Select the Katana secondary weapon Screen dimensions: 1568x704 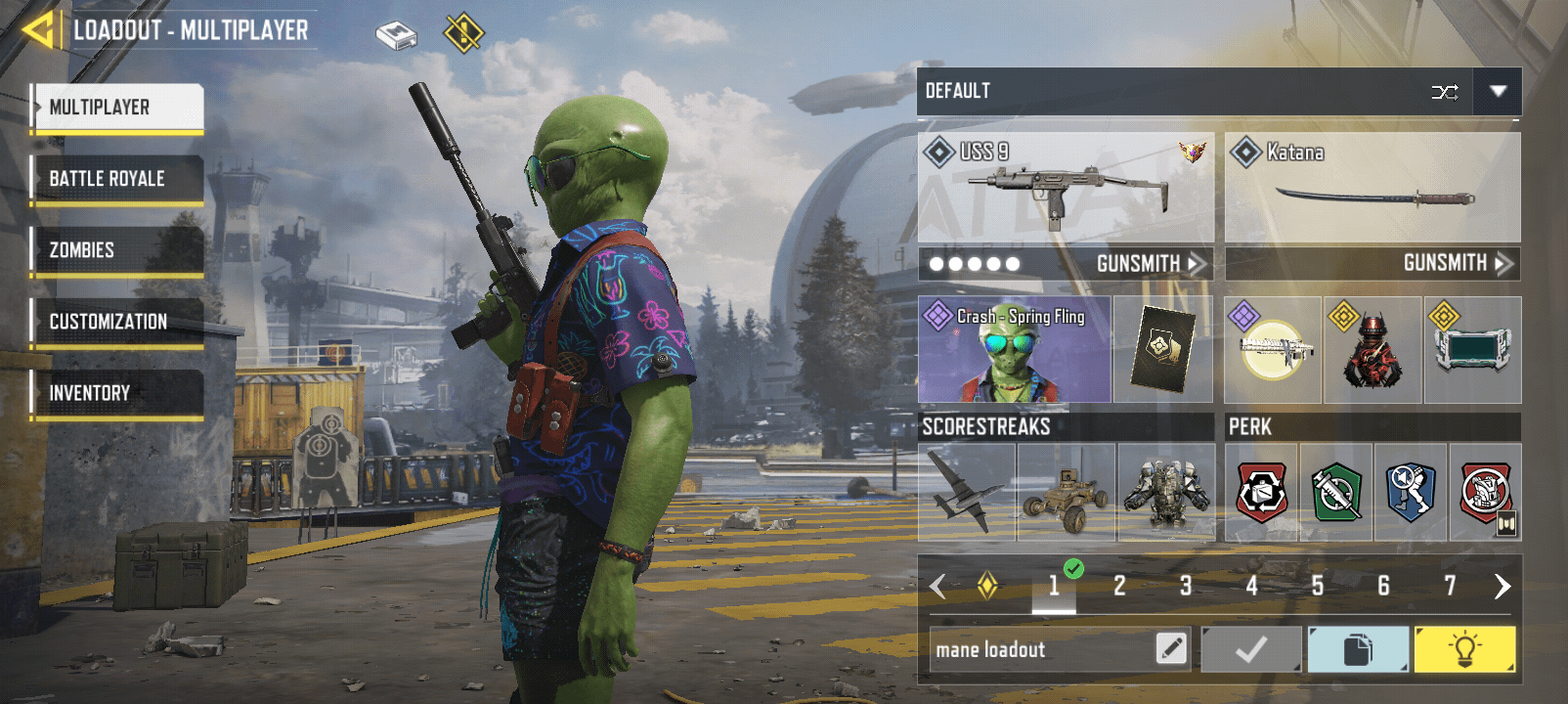(x=1372, y=188)
